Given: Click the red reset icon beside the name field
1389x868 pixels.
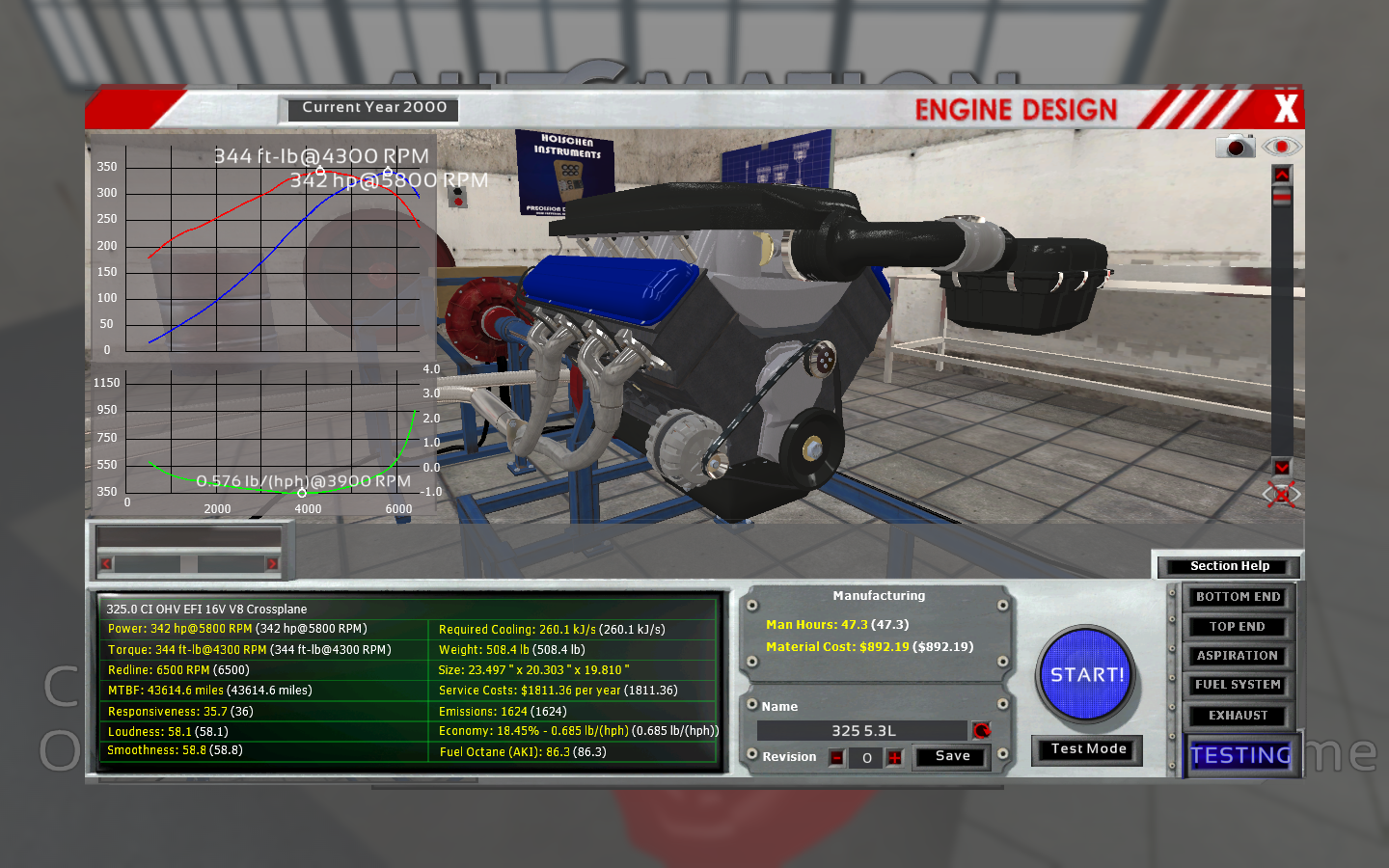Looking at the screenshot, I should (x=982, y=730).
